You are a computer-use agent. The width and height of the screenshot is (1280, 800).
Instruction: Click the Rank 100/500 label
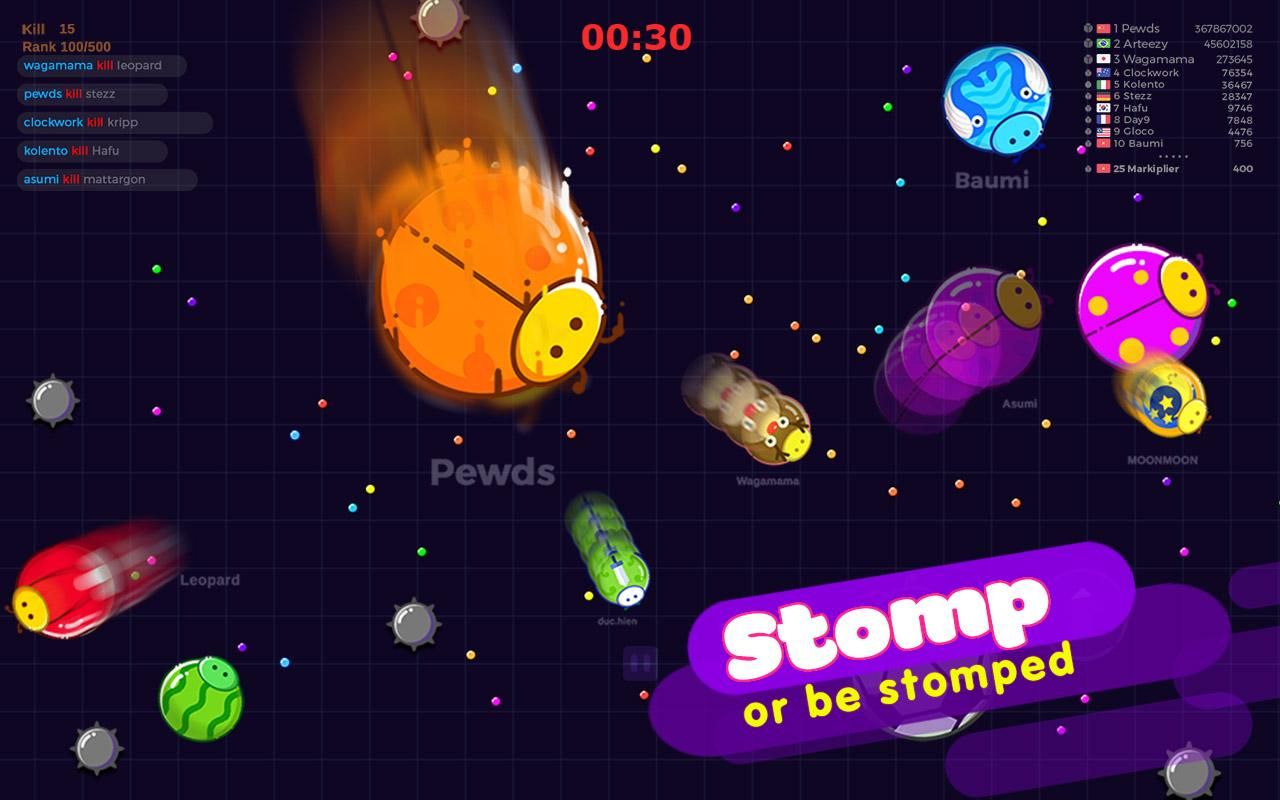[65, 46]
